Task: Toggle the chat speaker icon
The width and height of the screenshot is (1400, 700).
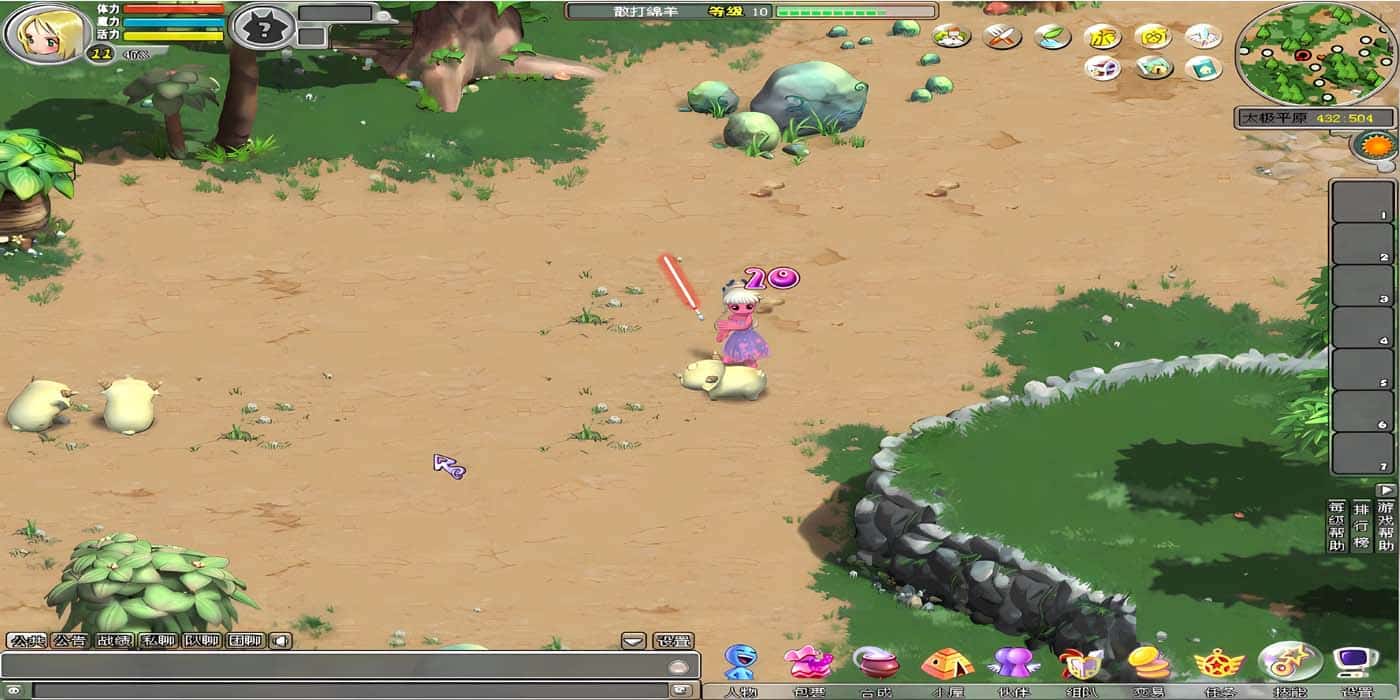Action: pos(281,641)
